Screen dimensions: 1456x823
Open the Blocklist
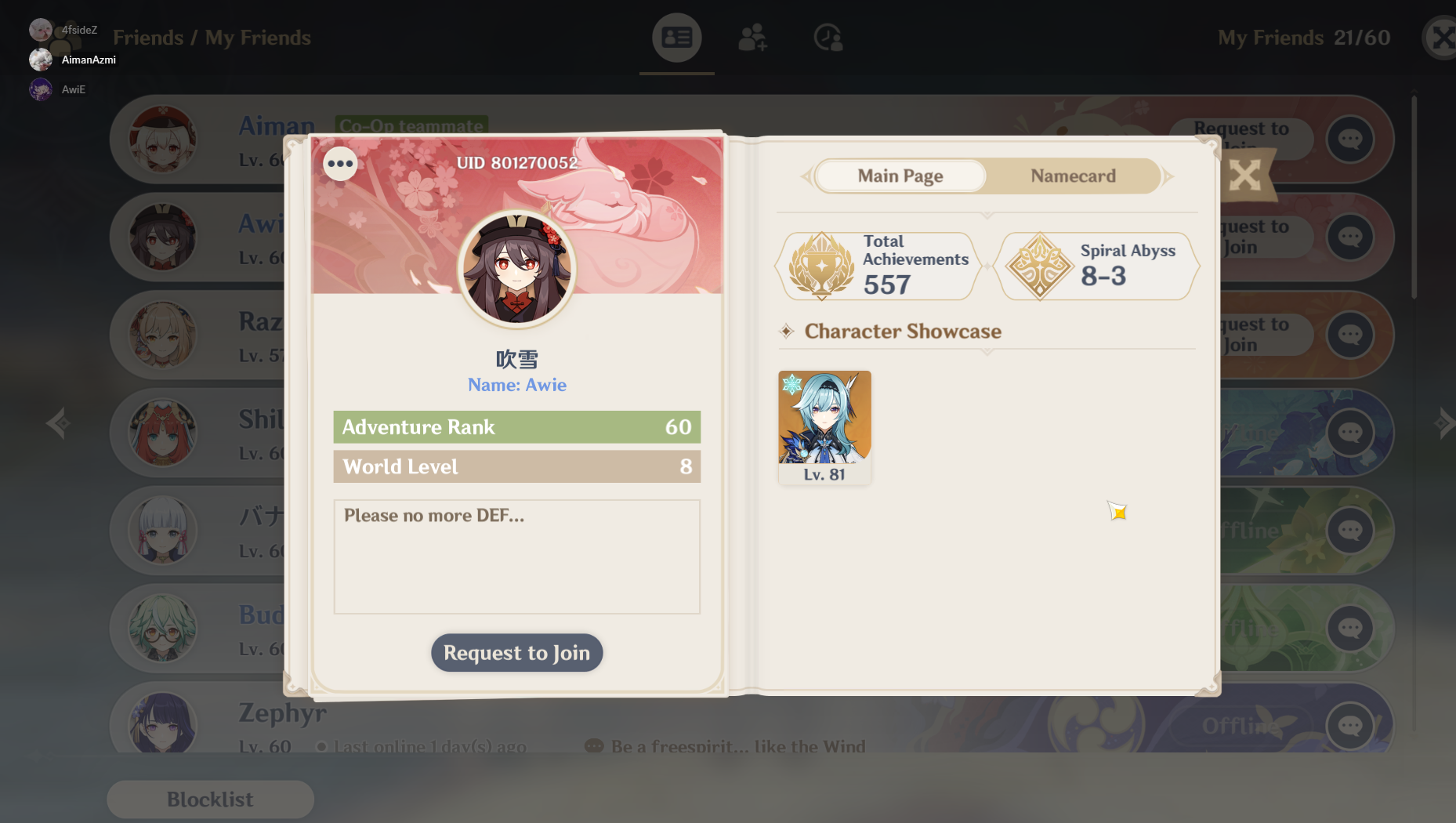click(x=209, y=799)
